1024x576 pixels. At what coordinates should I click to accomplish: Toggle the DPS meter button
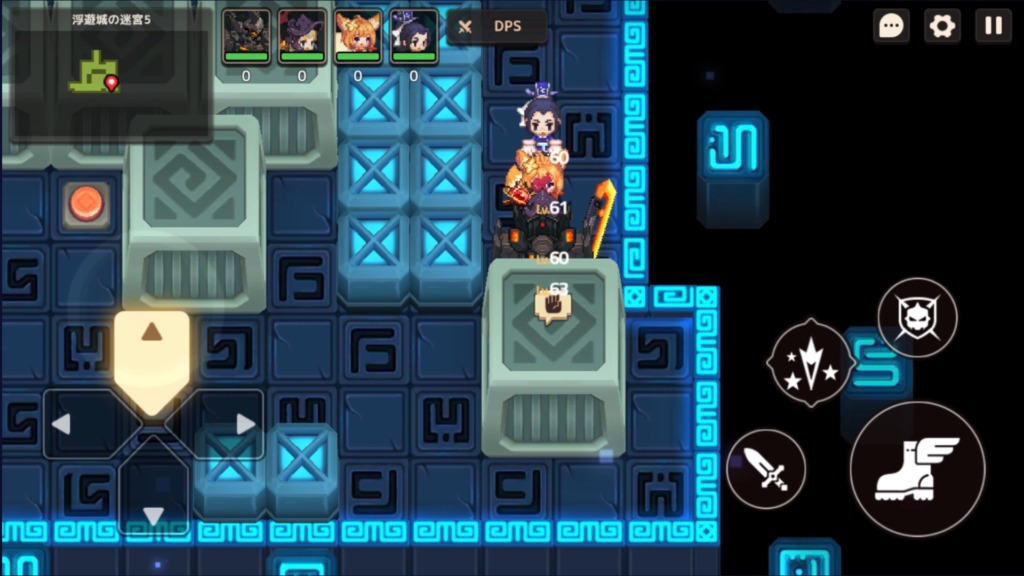pyautogui.click(x=496, y=27)
